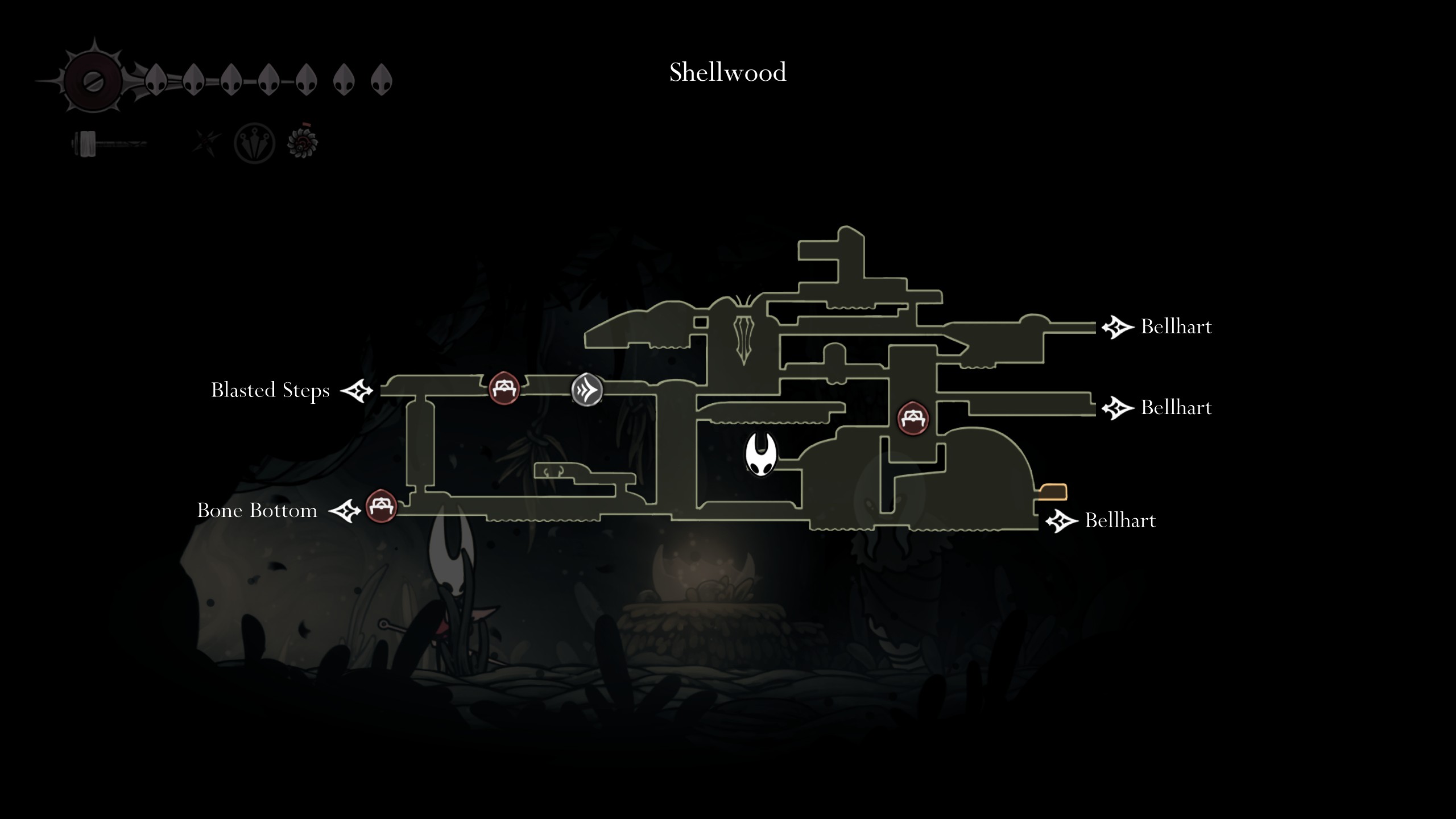Click the Bone Bottom exit arrow marker
Screen dimensions: 1456x819
346,511
